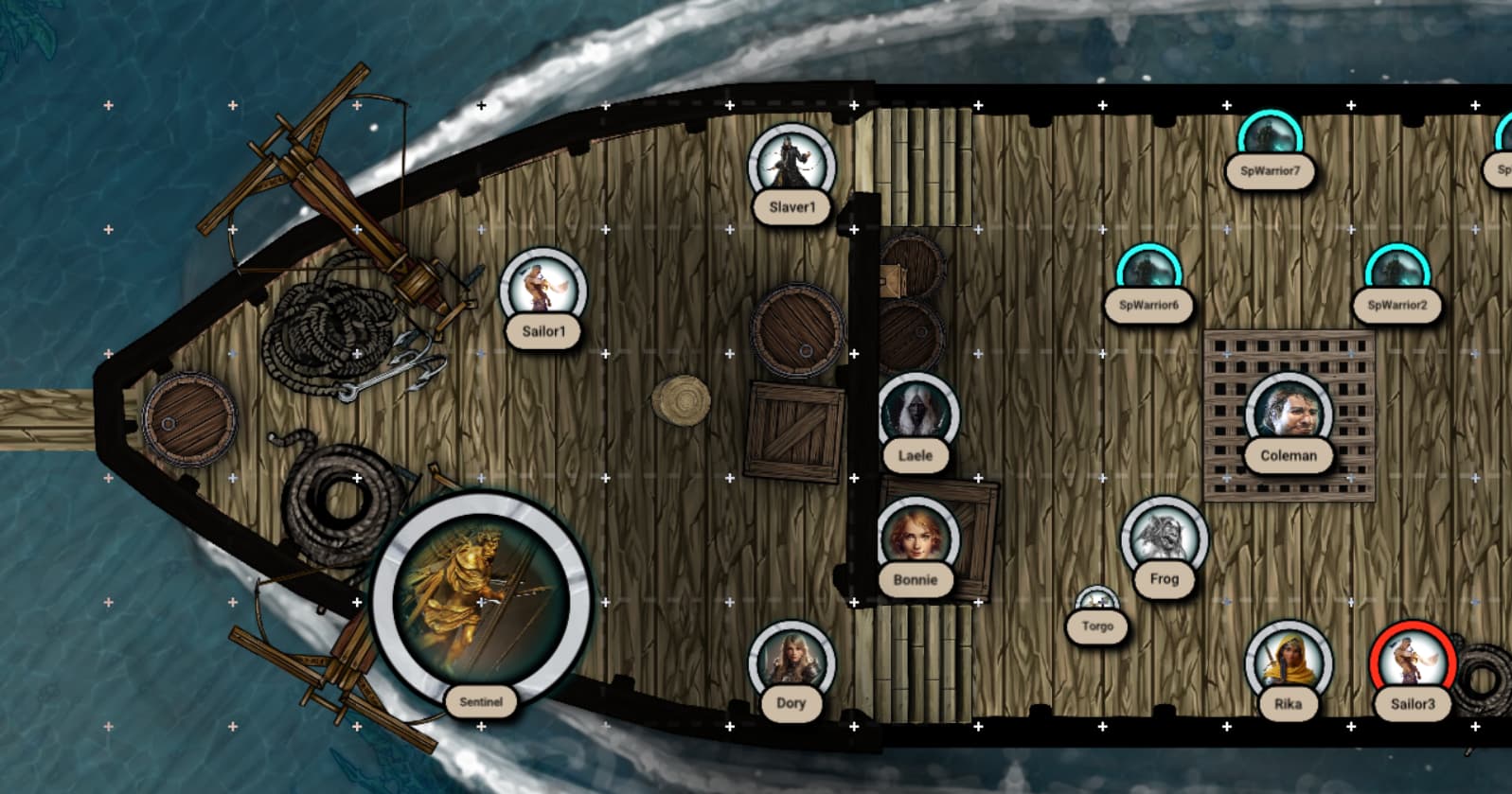
Task: Choose the hooded Laele token
Action: click(916, 416)
